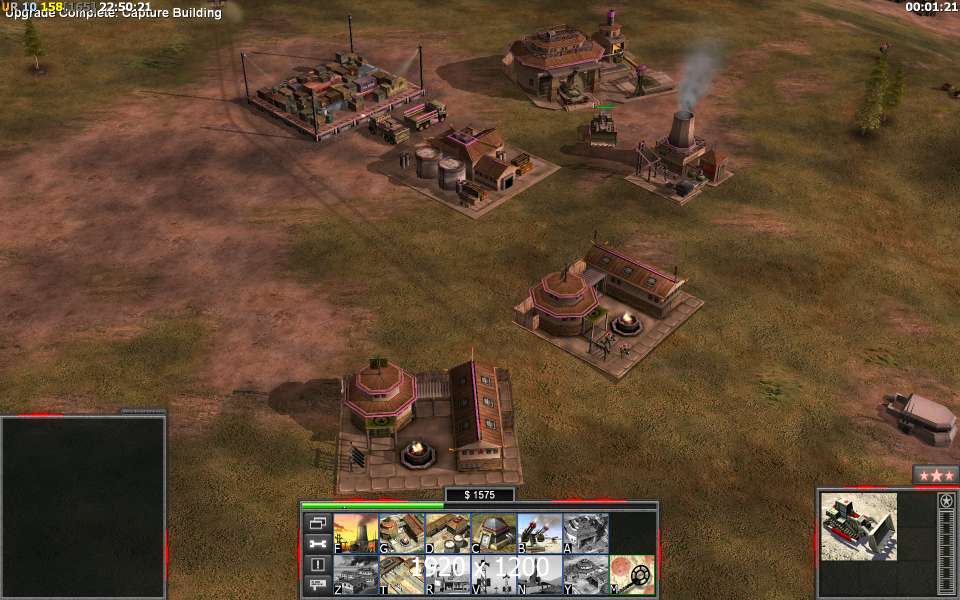The width and height of the screenshot is (960, 600).
Task: Activate the mine detector icon
Action: click(632, 575)
